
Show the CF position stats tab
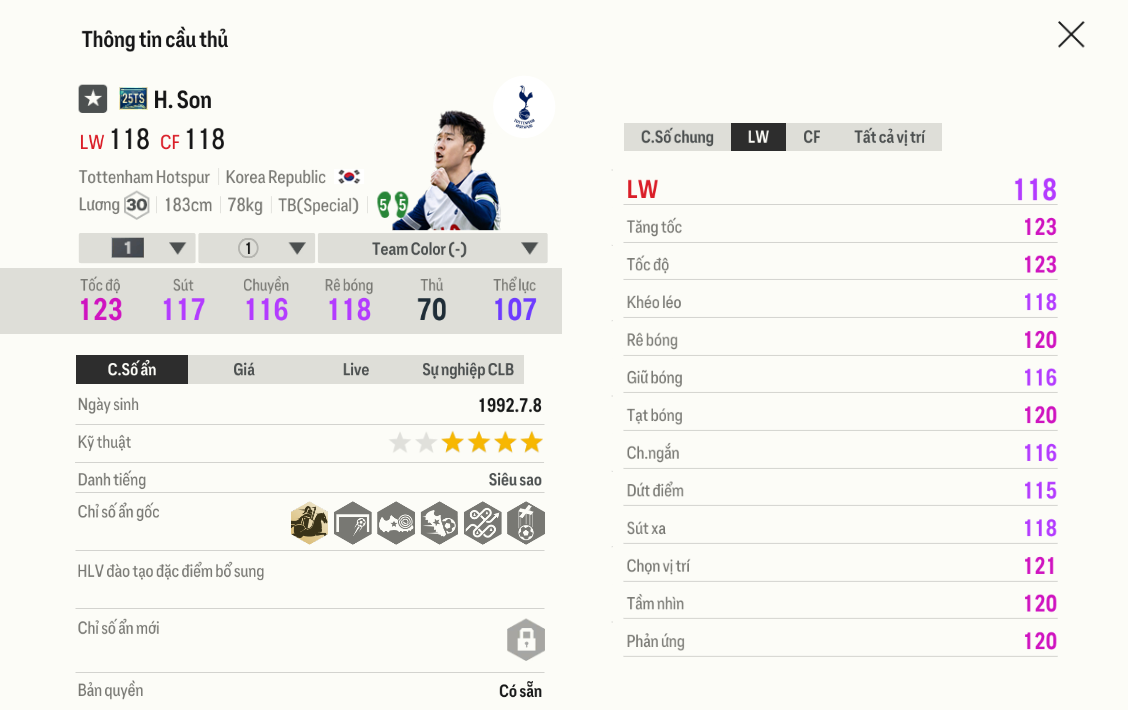tap(811, 137)
